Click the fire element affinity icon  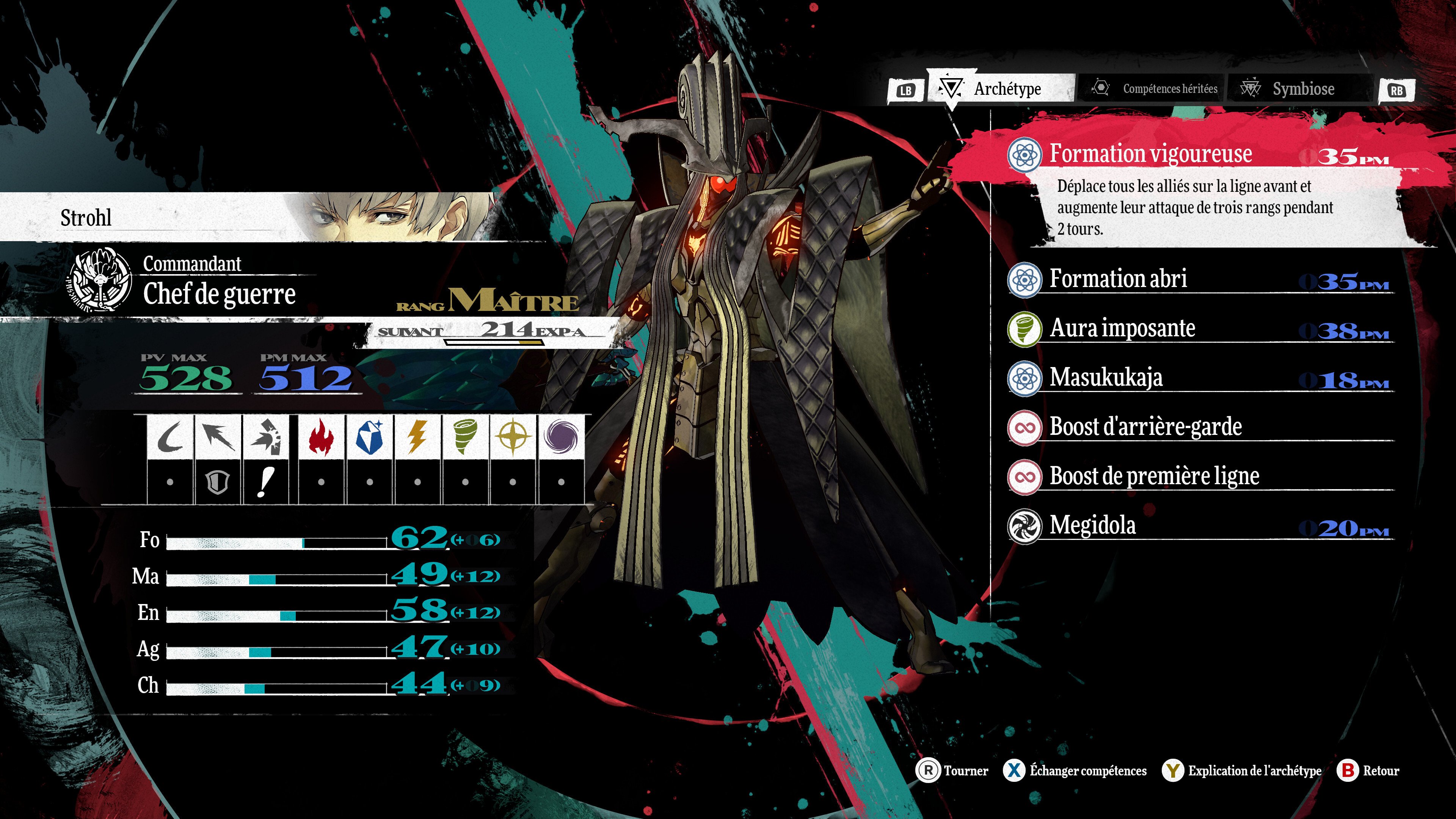(x=321, y=437)
